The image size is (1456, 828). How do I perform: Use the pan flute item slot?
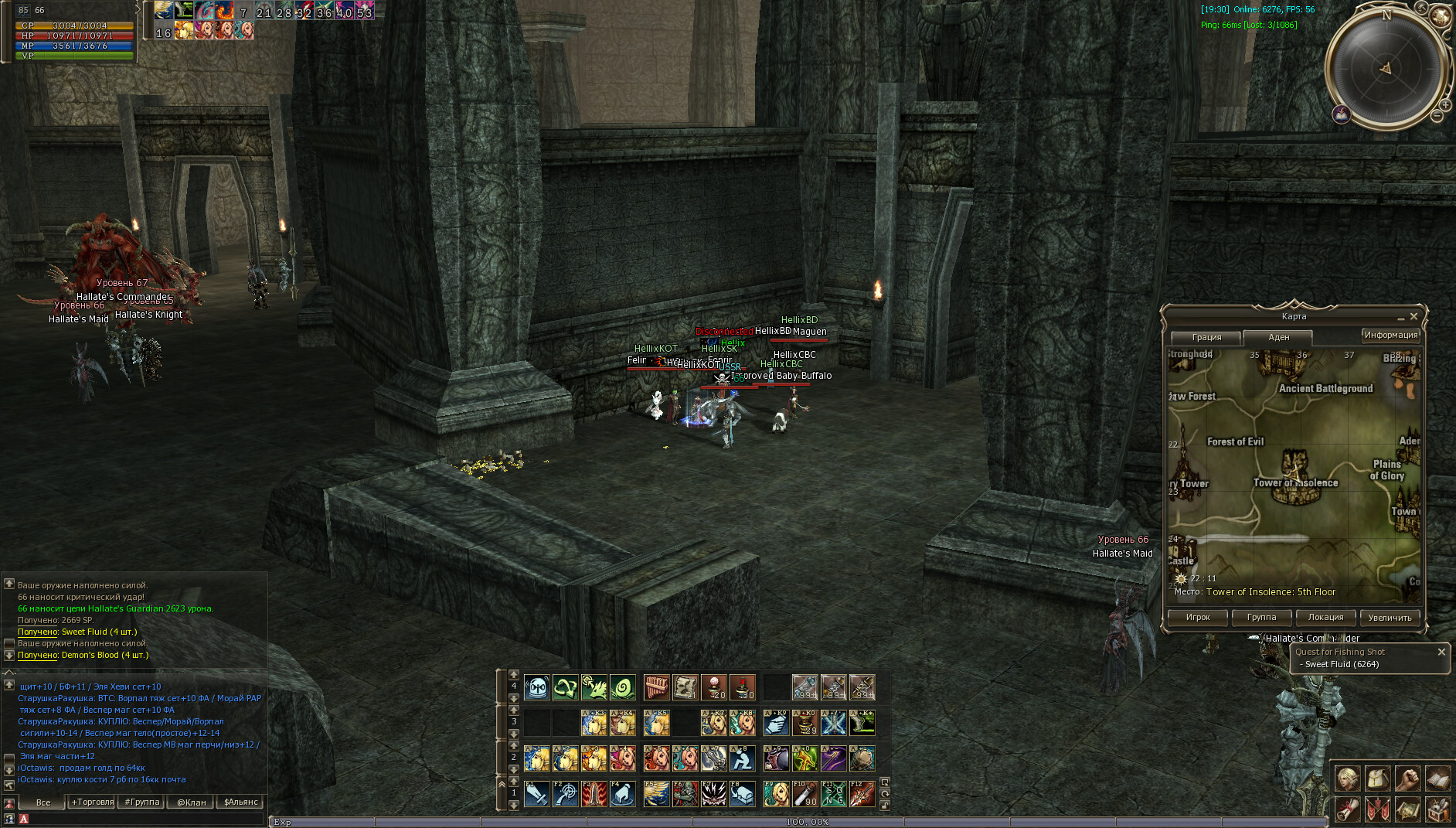coord(656,687)
